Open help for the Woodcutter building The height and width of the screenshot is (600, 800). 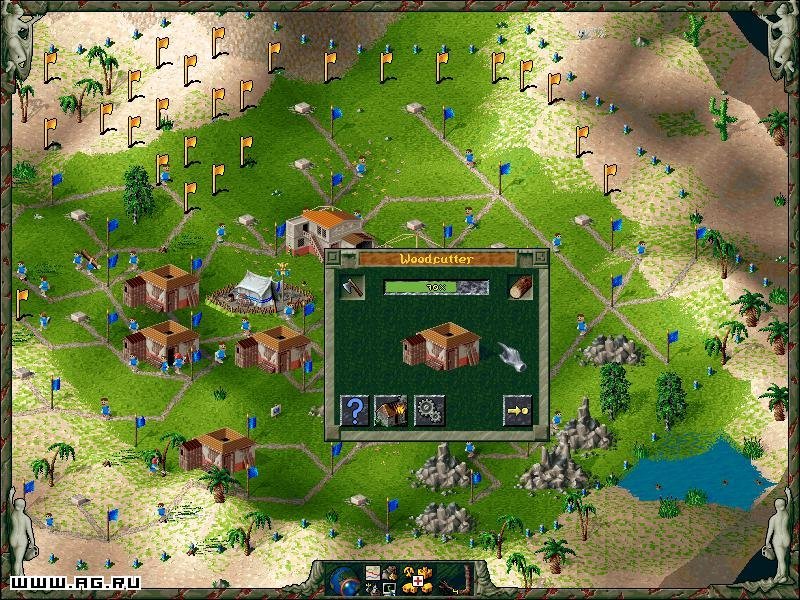point(354,410)
